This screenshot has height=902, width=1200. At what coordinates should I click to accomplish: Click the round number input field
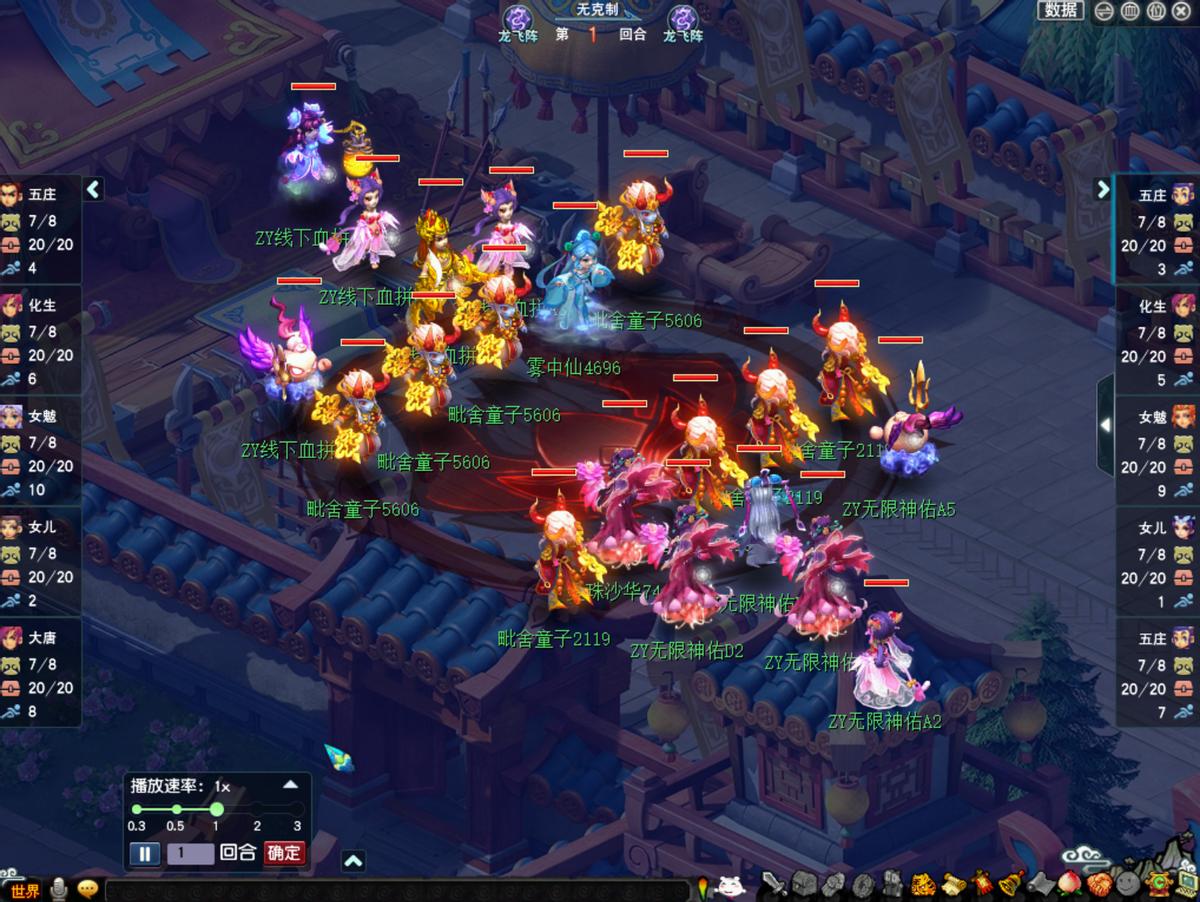[x=190, y=853]
